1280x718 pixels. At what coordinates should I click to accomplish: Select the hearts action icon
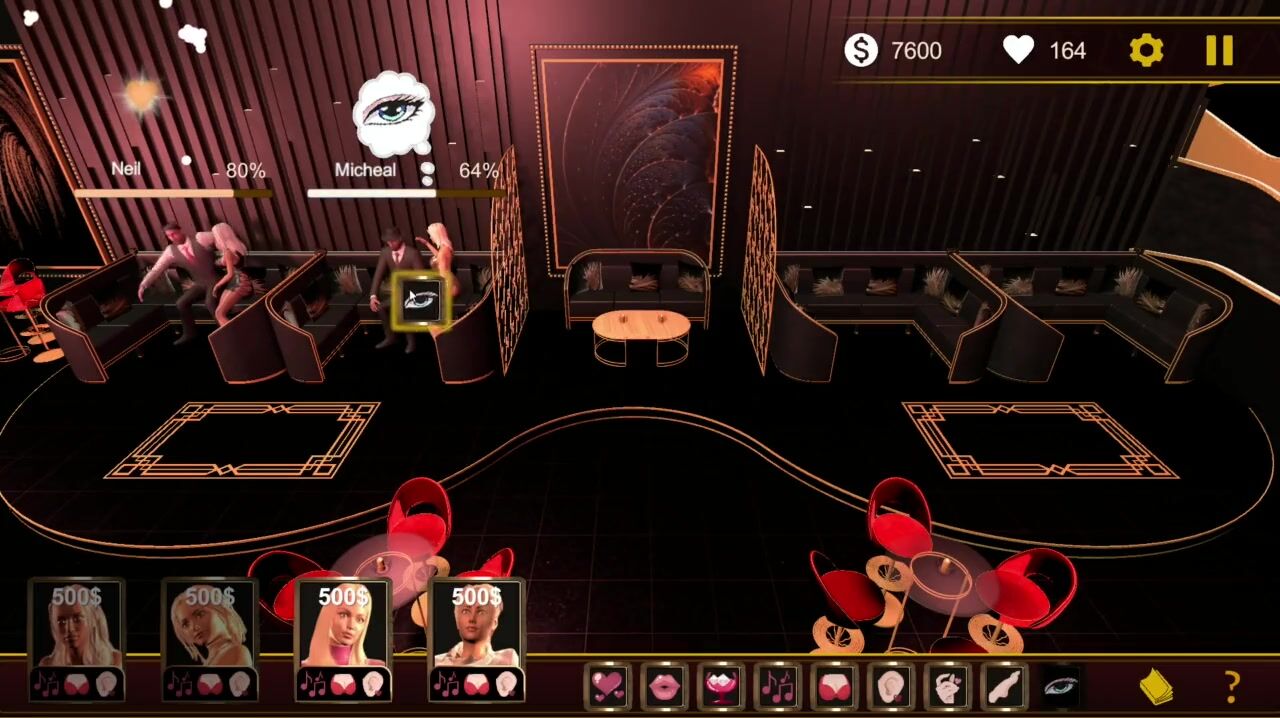coord(608,686)
